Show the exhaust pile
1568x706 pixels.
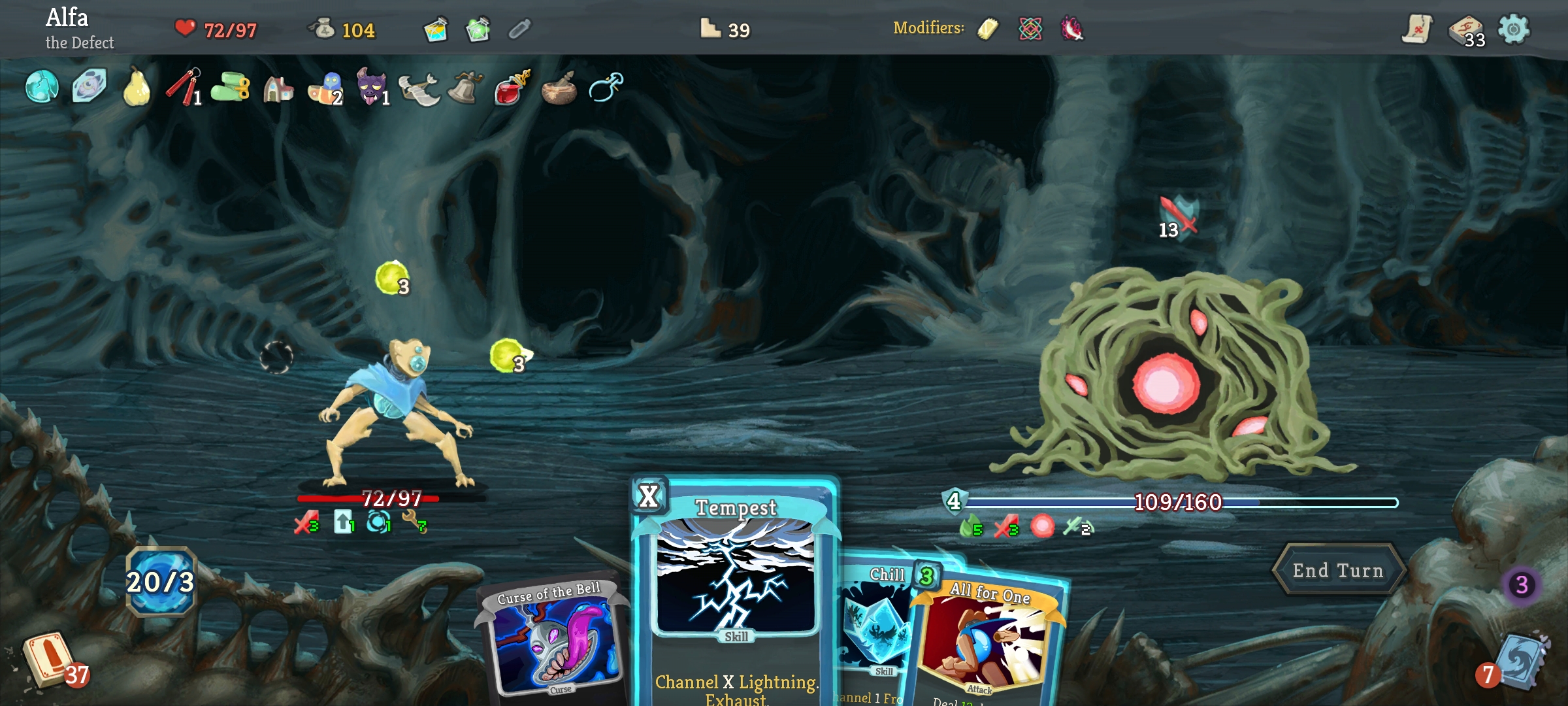pos(1521,584)
